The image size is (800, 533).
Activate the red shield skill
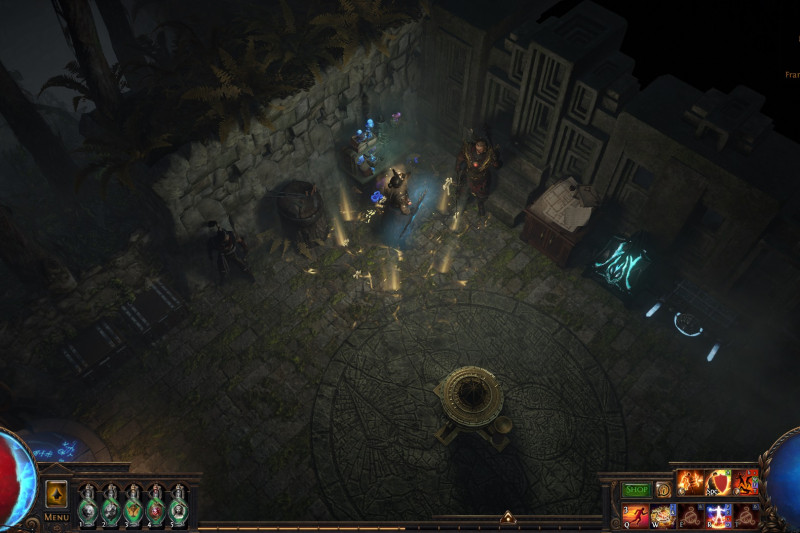click(x=718, y=483)
